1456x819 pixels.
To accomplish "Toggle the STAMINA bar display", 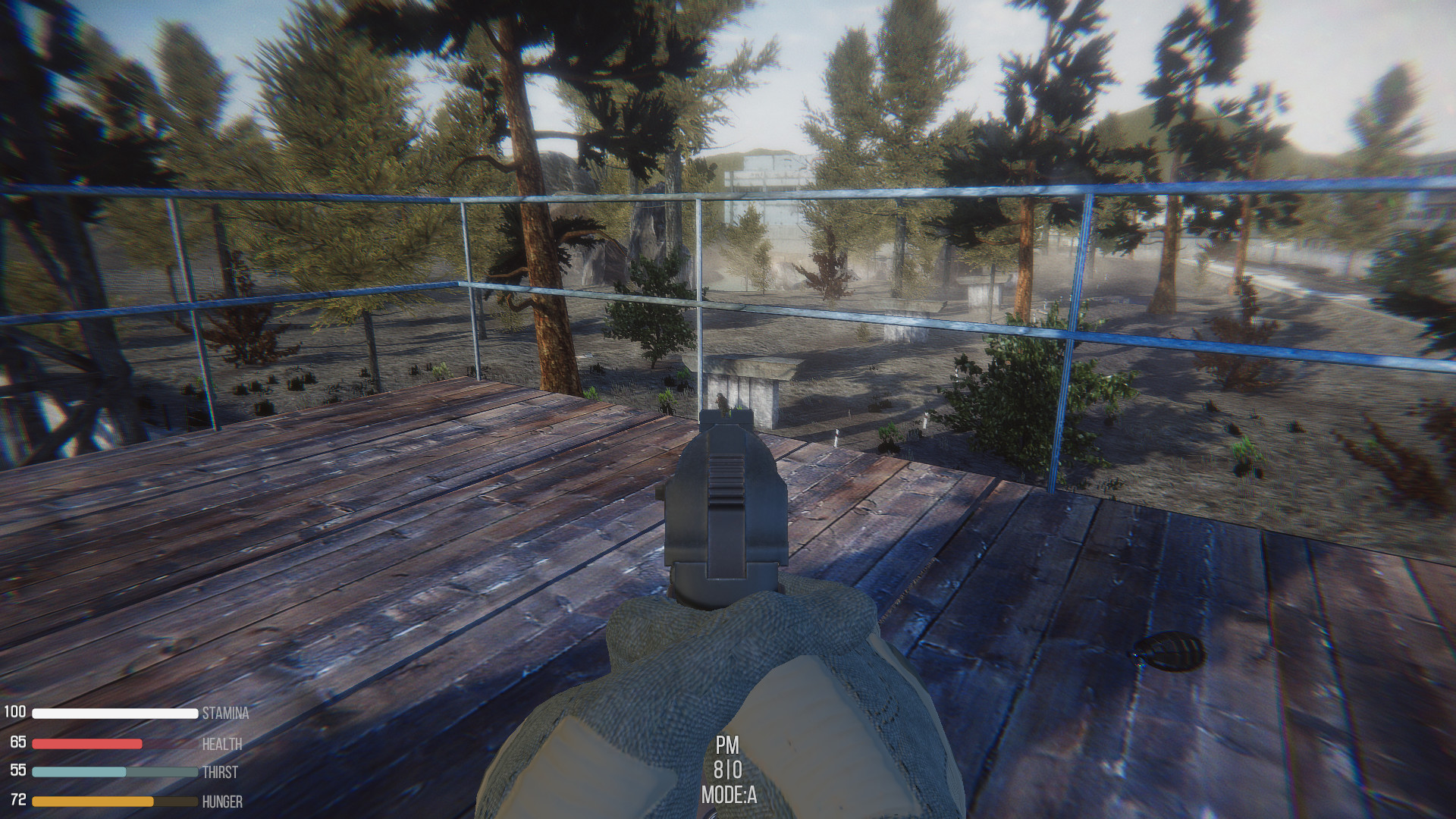I will (114, 713).
